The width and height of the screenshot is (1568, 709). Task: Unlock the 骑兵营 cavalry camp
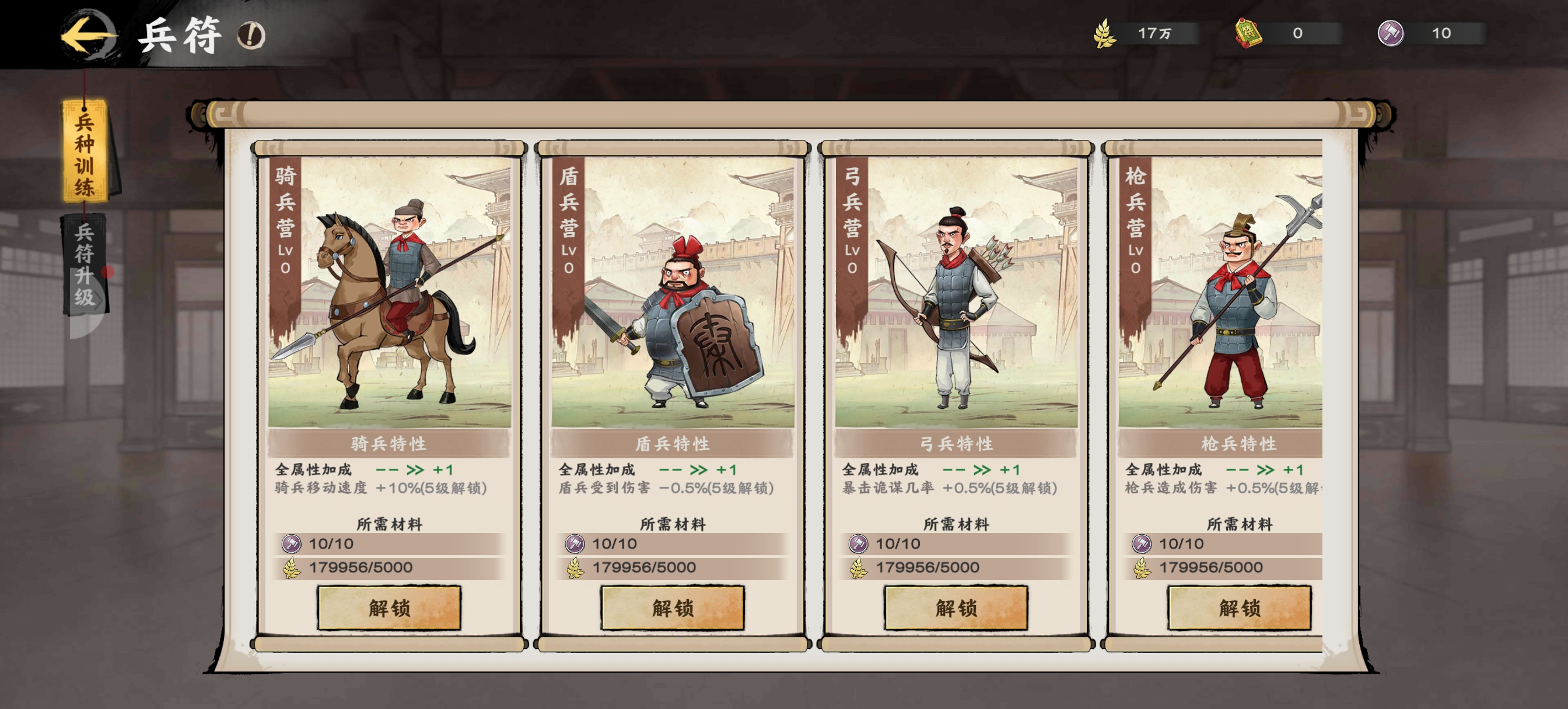389,608
